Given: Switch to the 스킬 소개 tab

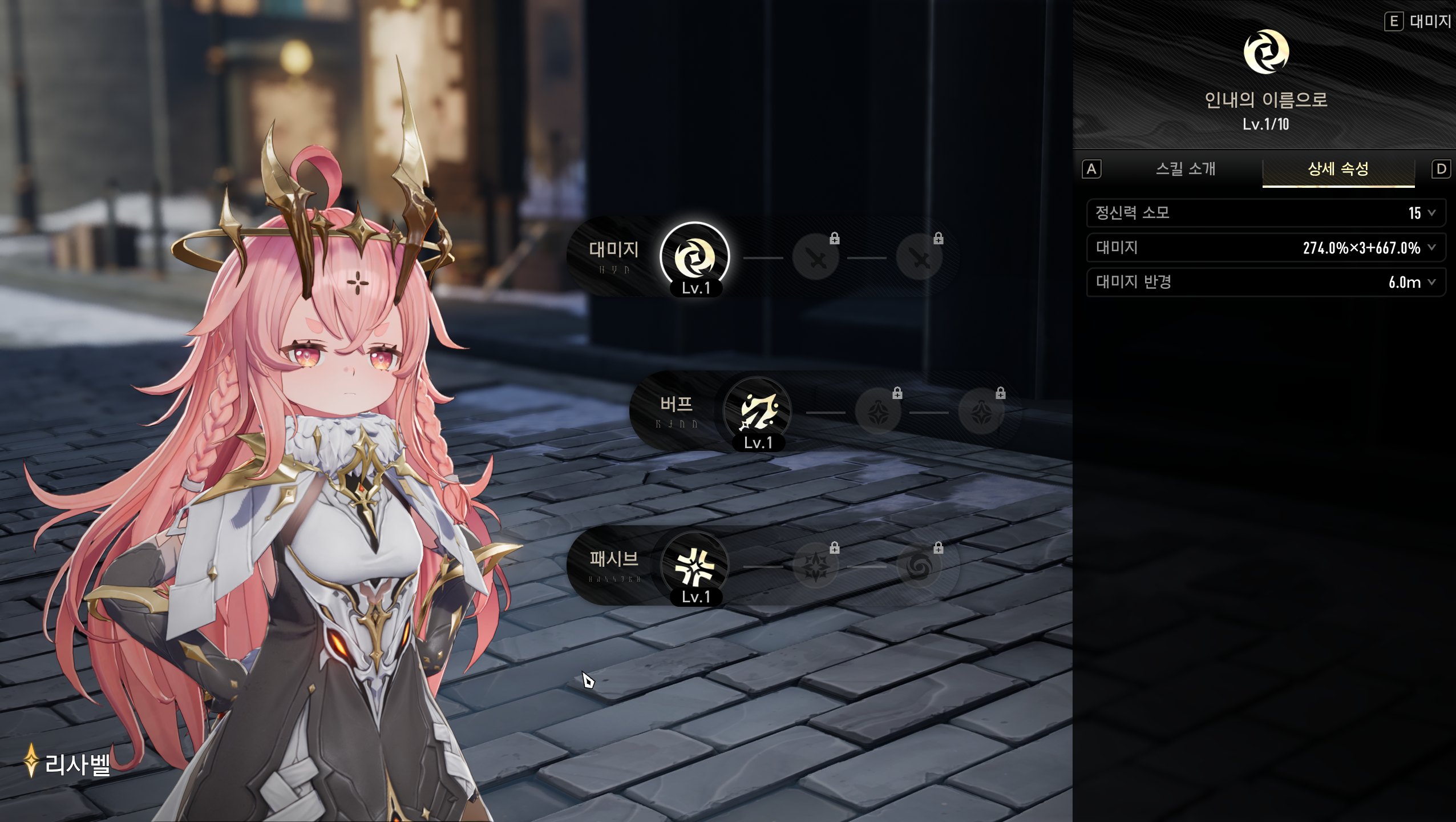Looking at the screenshot, I should point(1186,169).
